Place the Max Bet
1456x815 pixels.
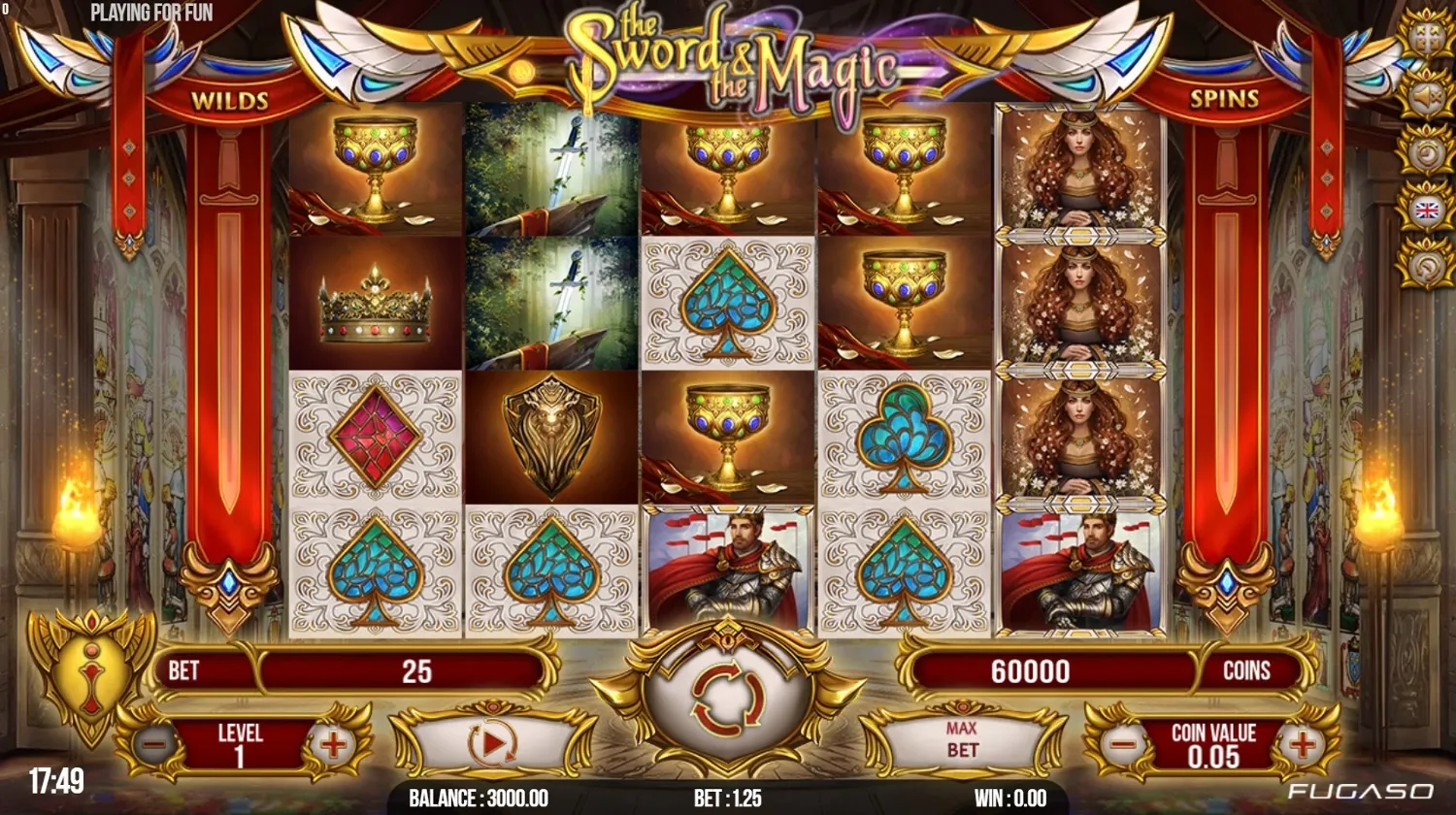coord(961,739)
